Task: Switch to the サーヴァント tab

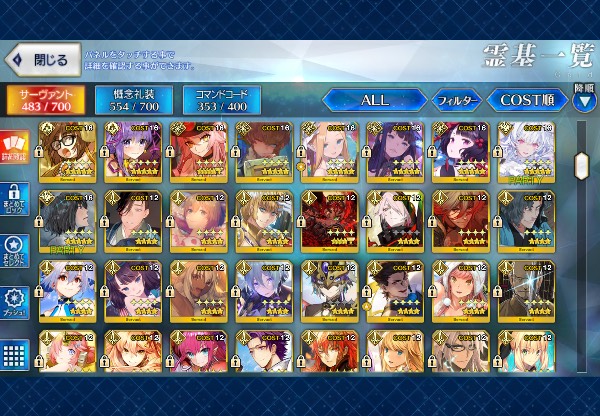Action: 45,100
